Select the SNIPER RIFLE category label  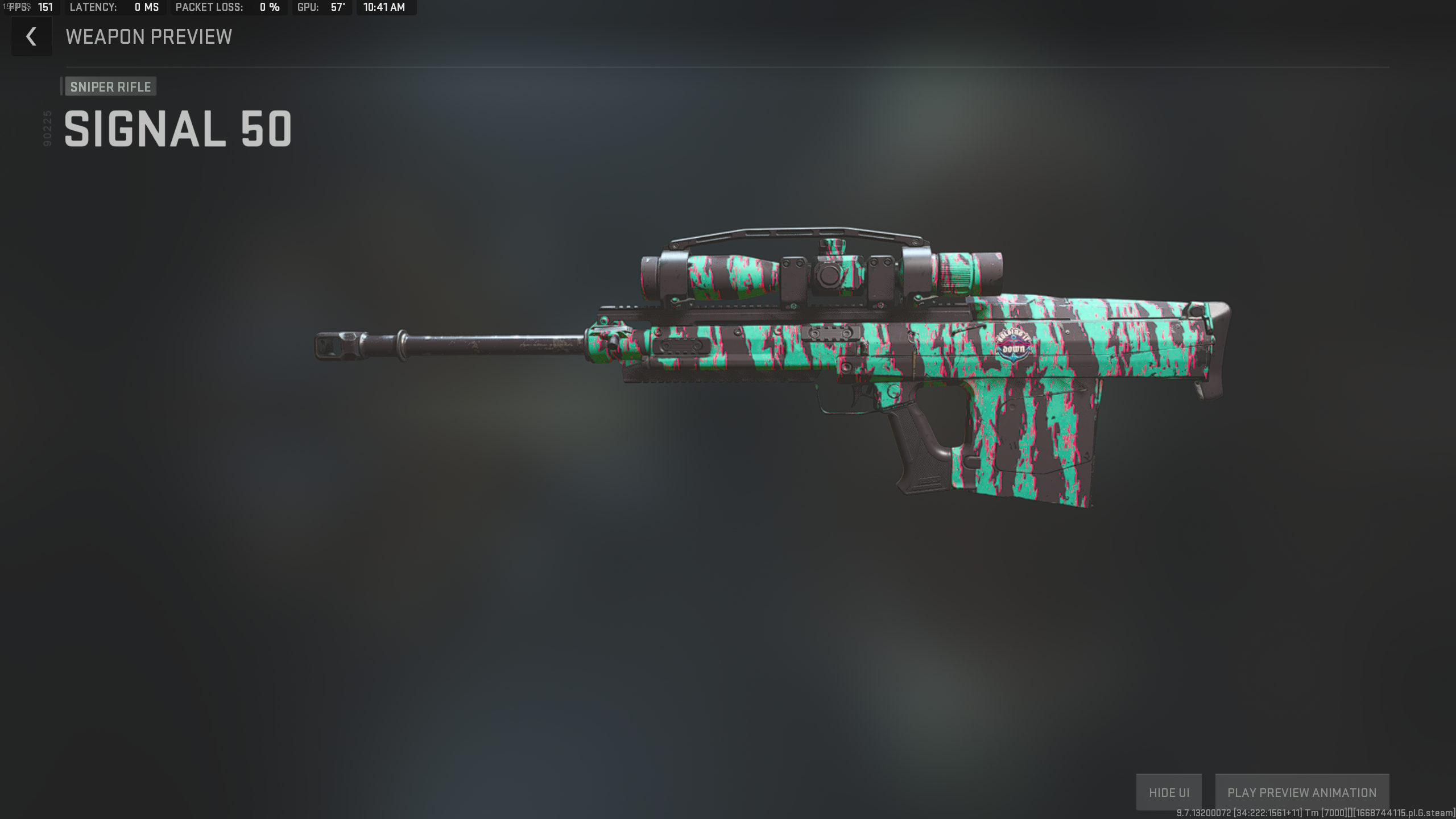(110, 86)
